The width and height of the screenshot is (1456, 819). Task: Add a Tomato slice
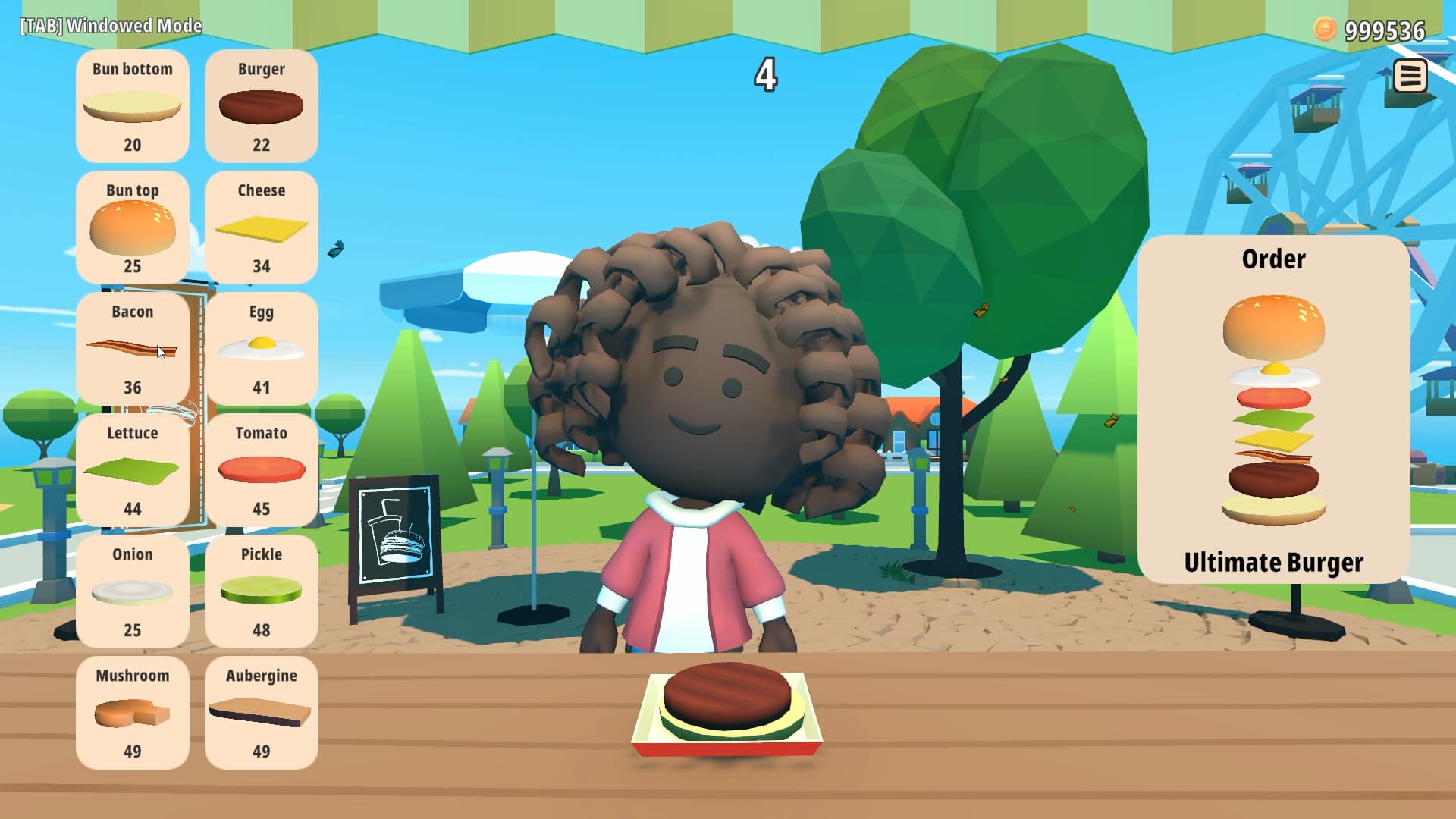click(x=261, y=470)
